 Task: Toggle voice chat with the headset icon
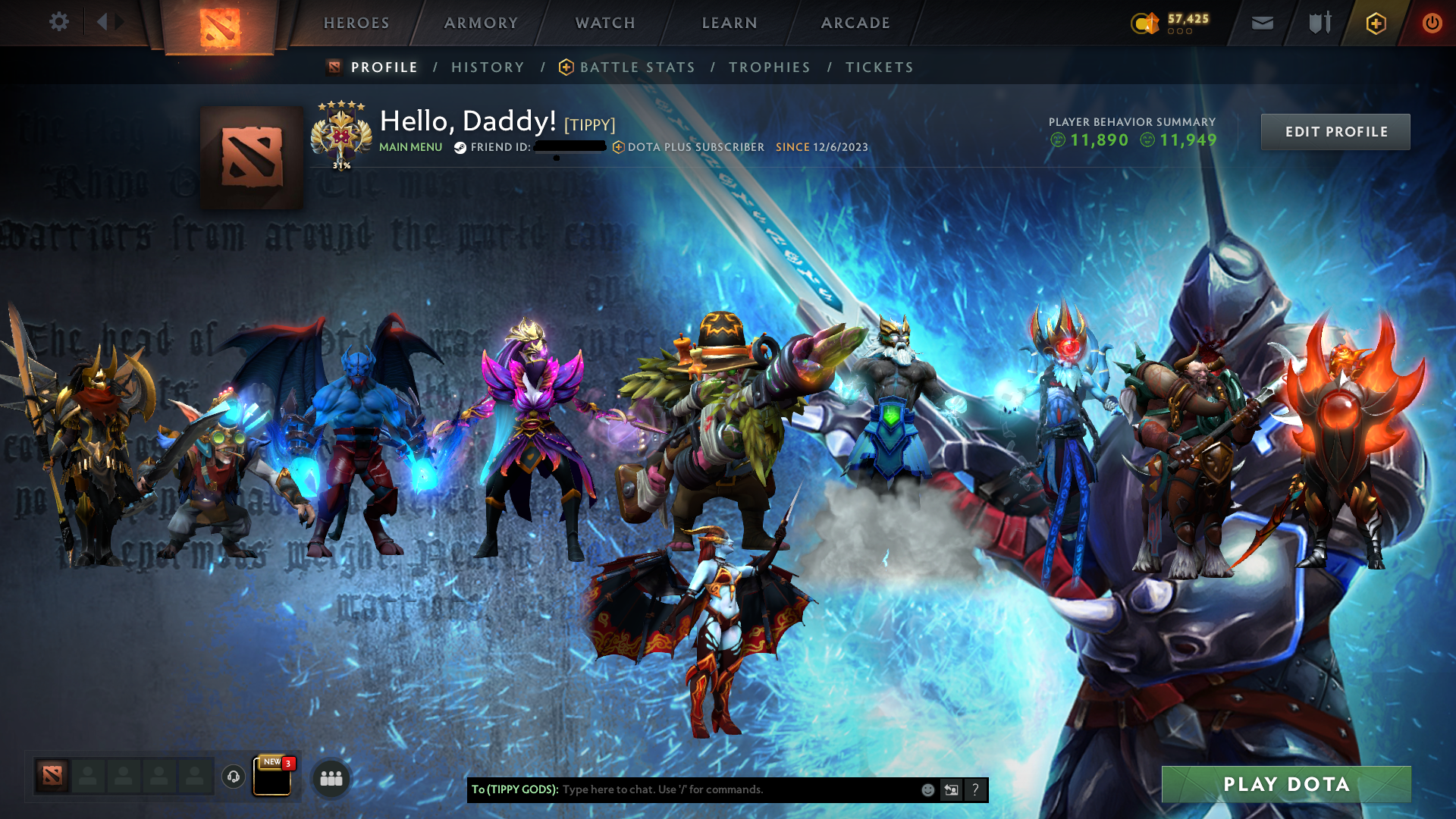tap(233, 778)
